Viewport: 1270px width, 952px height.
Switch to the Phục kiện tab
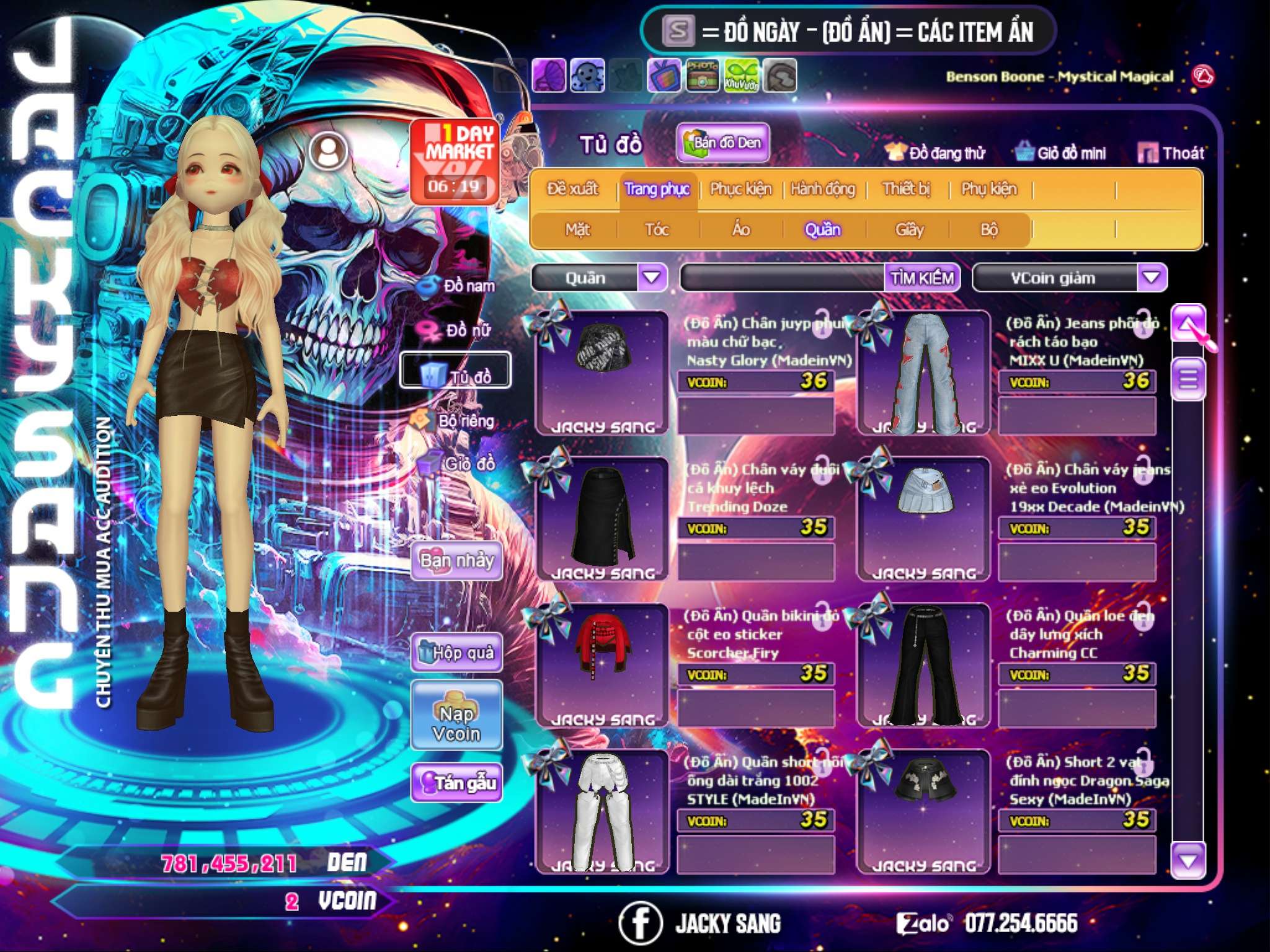740,189
